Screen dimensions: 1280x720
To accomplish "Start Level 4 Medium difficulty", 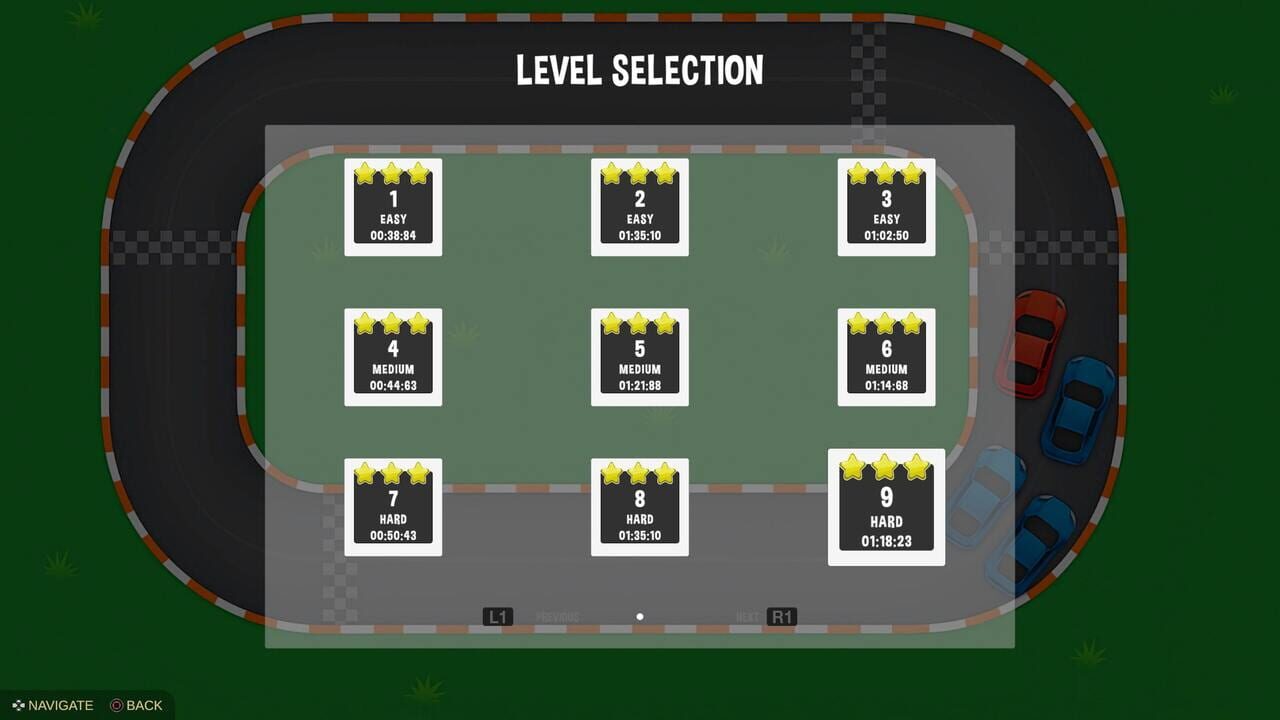I will coord(392,356).
